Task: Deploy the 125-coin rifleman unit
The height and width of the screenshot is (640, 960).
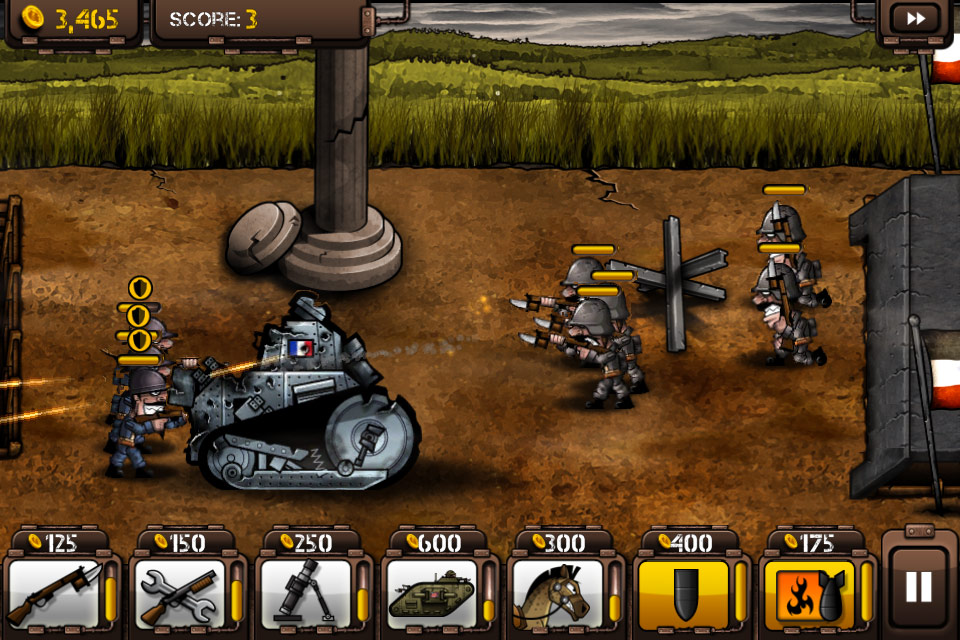Action: click(x=55, y=594)
